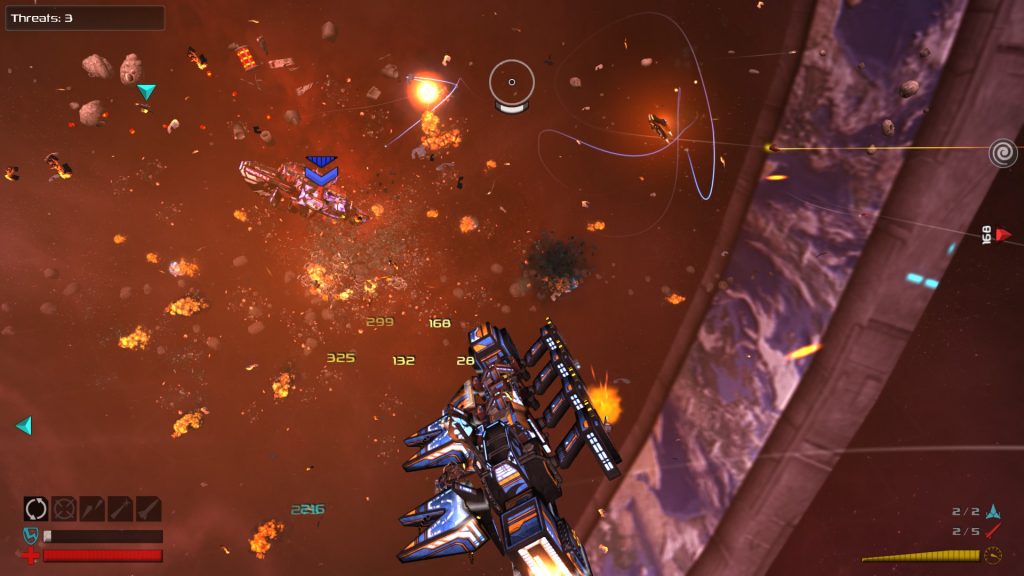The width and height of the screenshot is (1024, 576).
Task: Select the blue chevron ship marker
Action: (x=321, y=171)
